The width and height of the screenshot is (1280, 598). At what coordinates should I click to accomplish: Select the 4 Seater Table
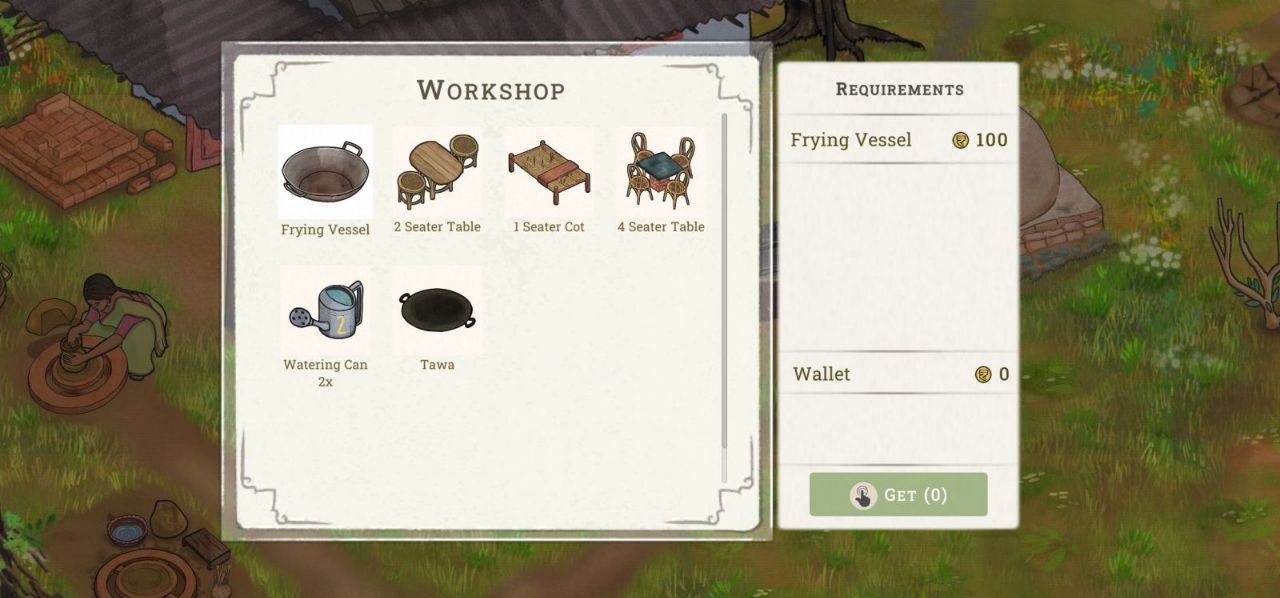(661, 172)
